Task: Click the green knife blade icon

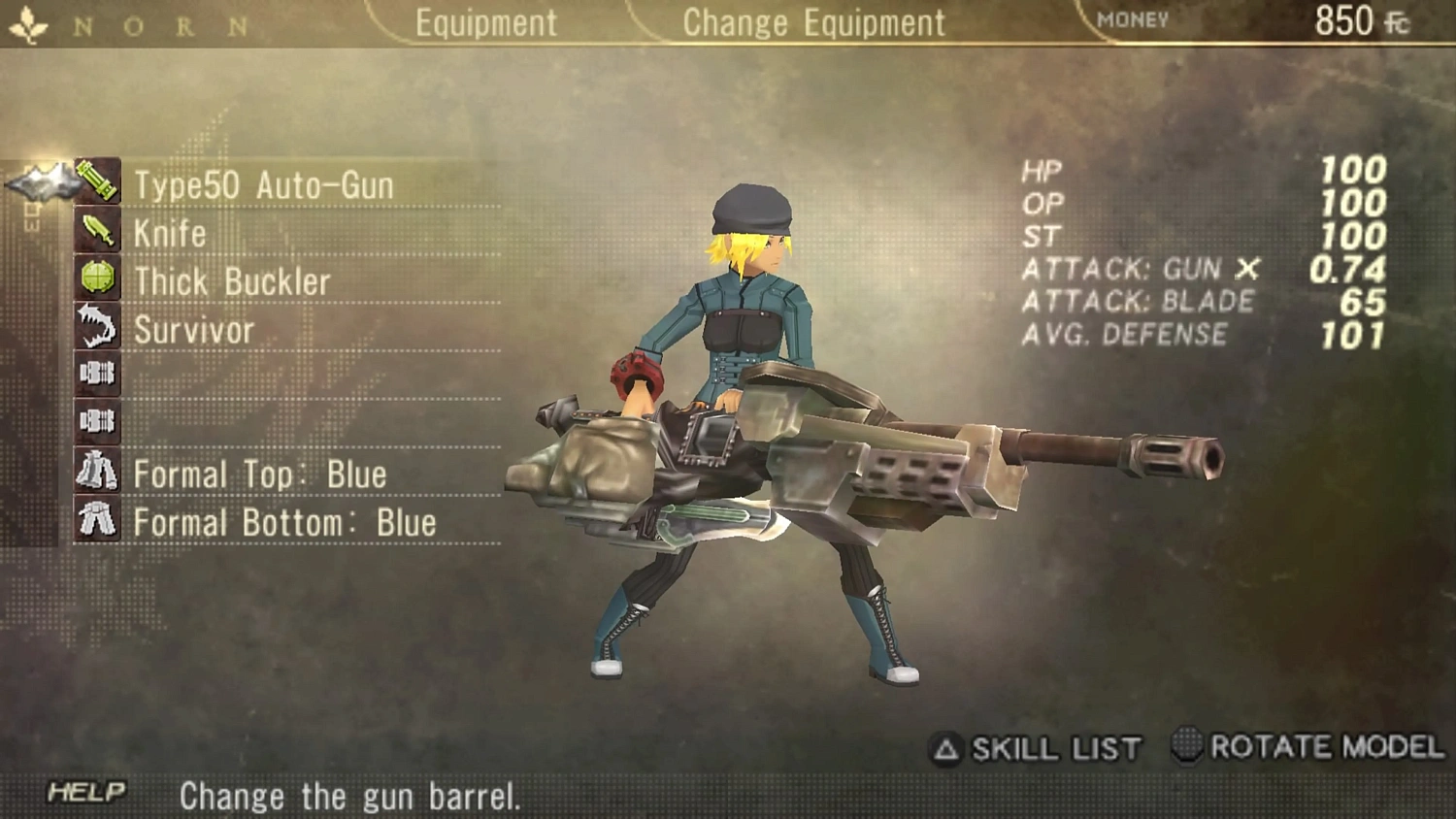Action: coord(97,231)
